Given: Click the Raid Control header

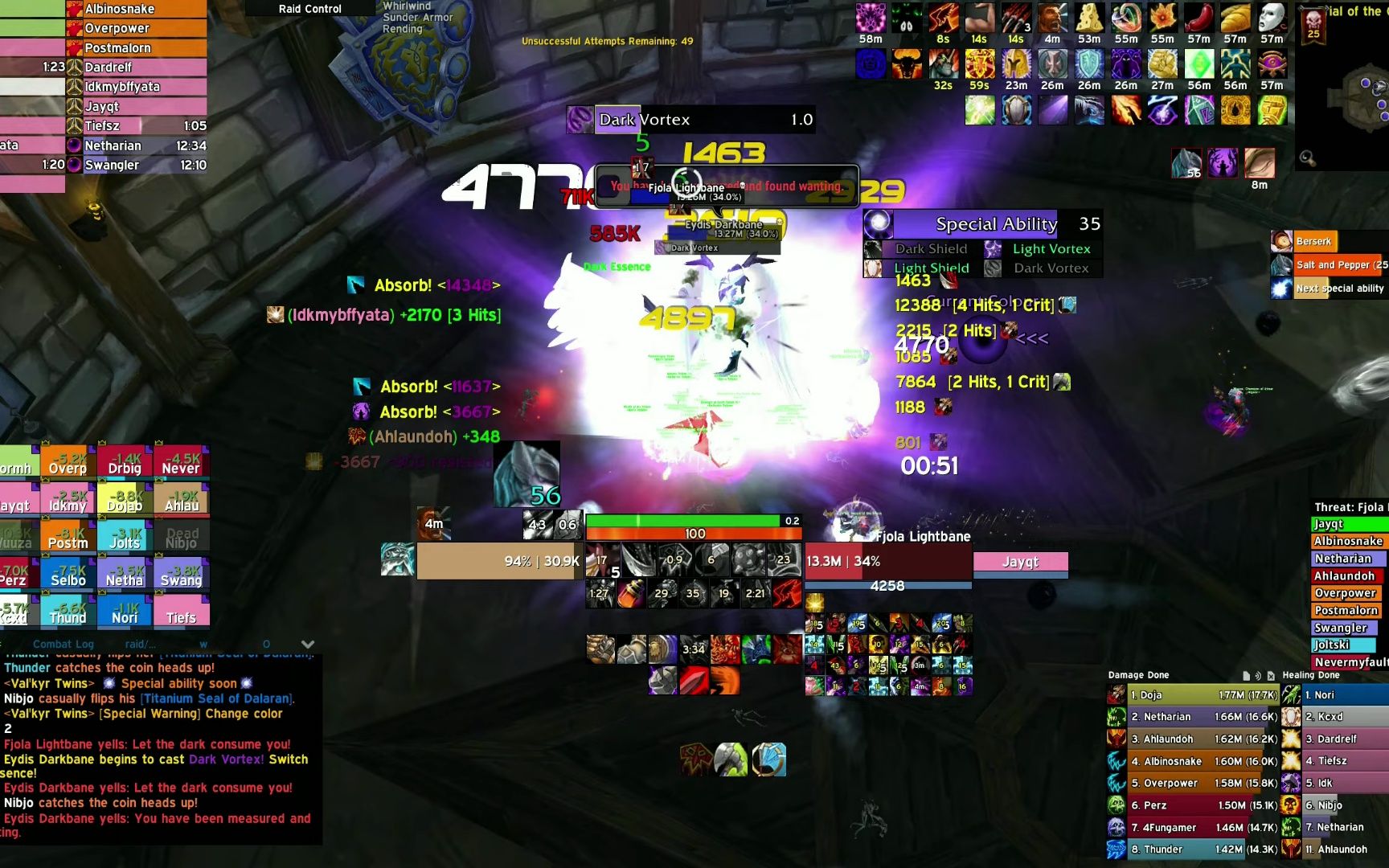Looking at the screenshot, I should 309,9.
